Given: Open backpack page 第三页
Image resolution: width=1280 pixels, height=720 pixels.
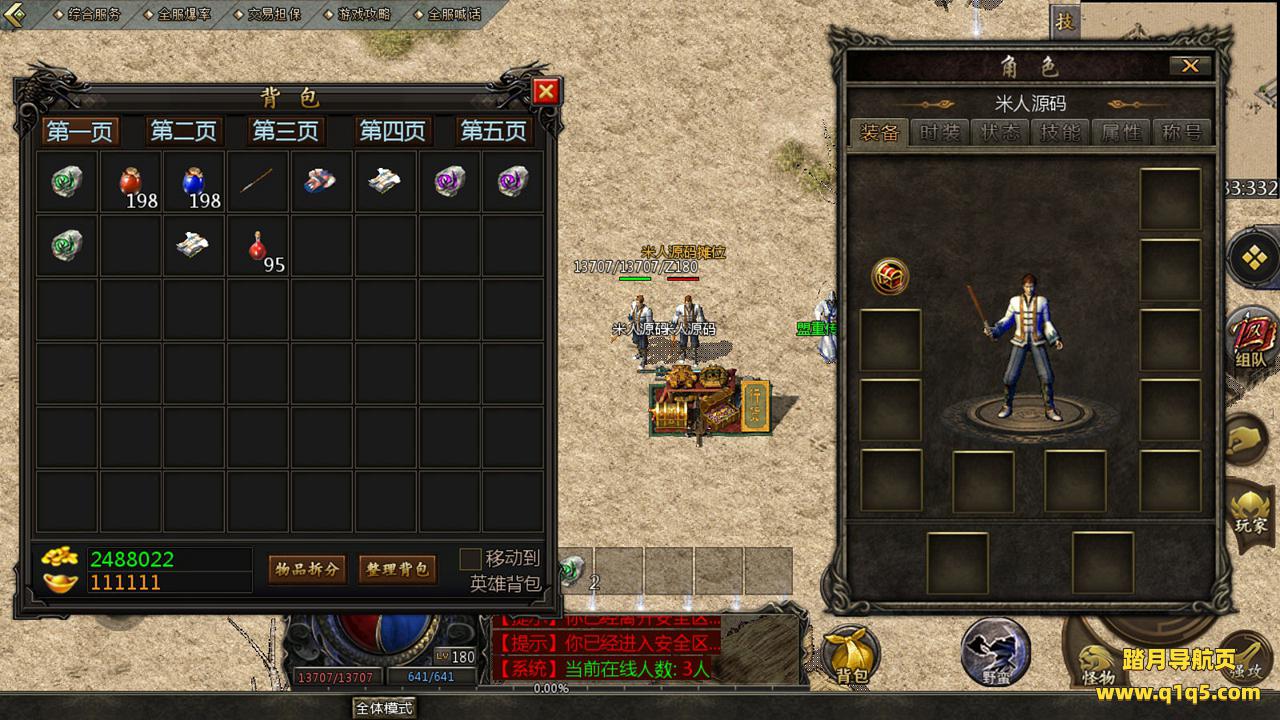Looking at the screenshot, I should tap(285, 131).
